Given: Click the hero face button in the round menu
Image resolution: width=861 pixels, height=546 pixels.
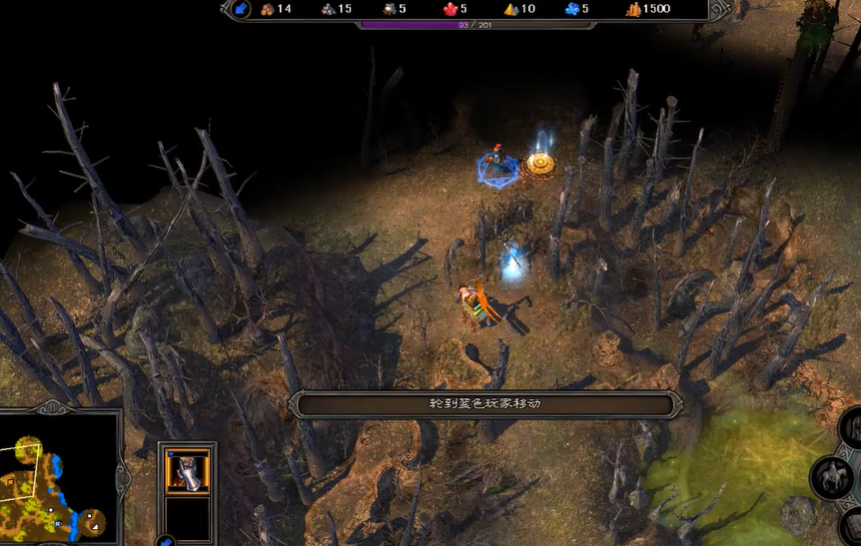Looking at the screenshot, I should [x=852, y=428].
